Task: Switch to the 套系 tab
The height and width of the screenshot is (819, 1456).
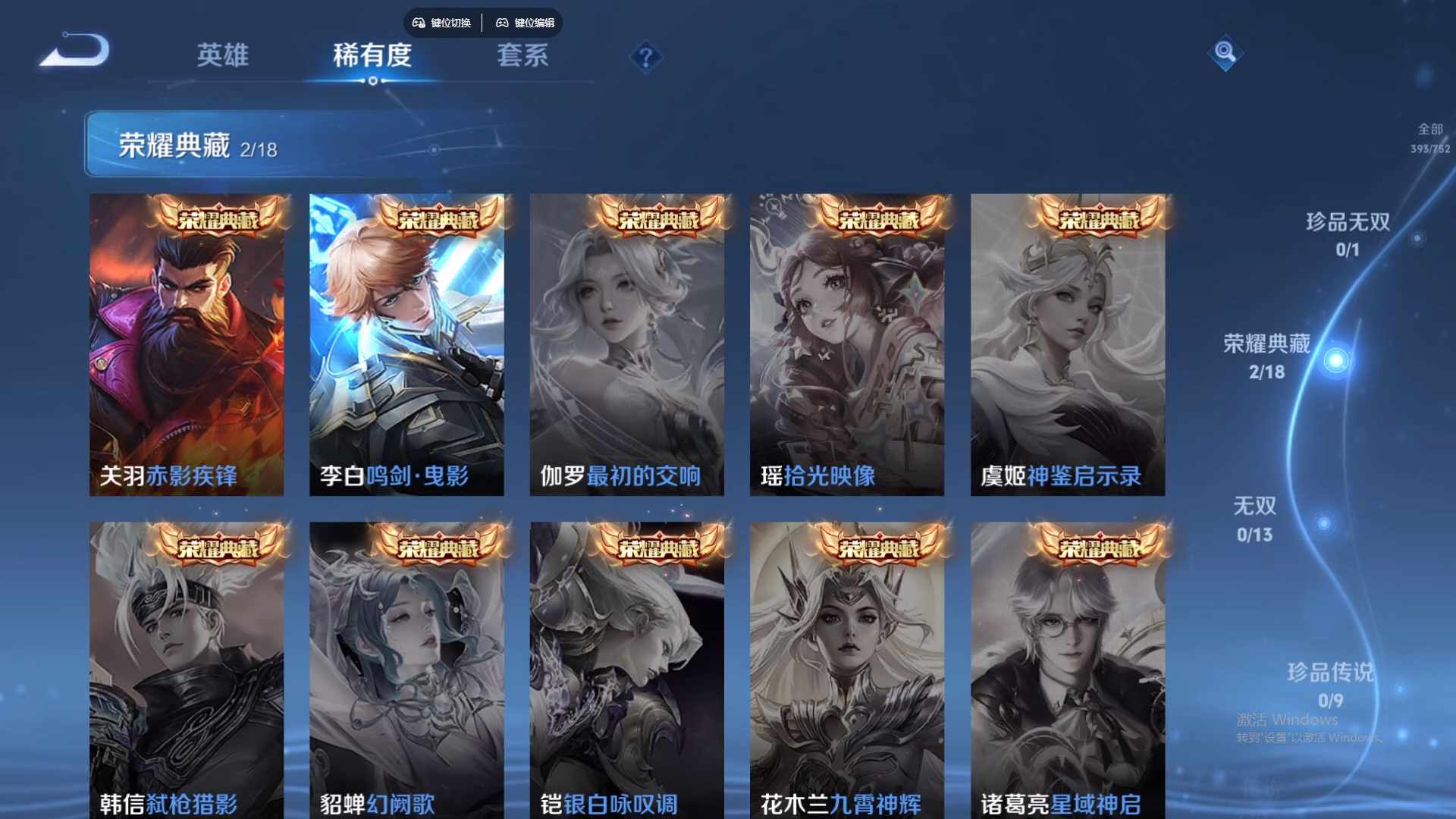Action: tap(525, 56)
